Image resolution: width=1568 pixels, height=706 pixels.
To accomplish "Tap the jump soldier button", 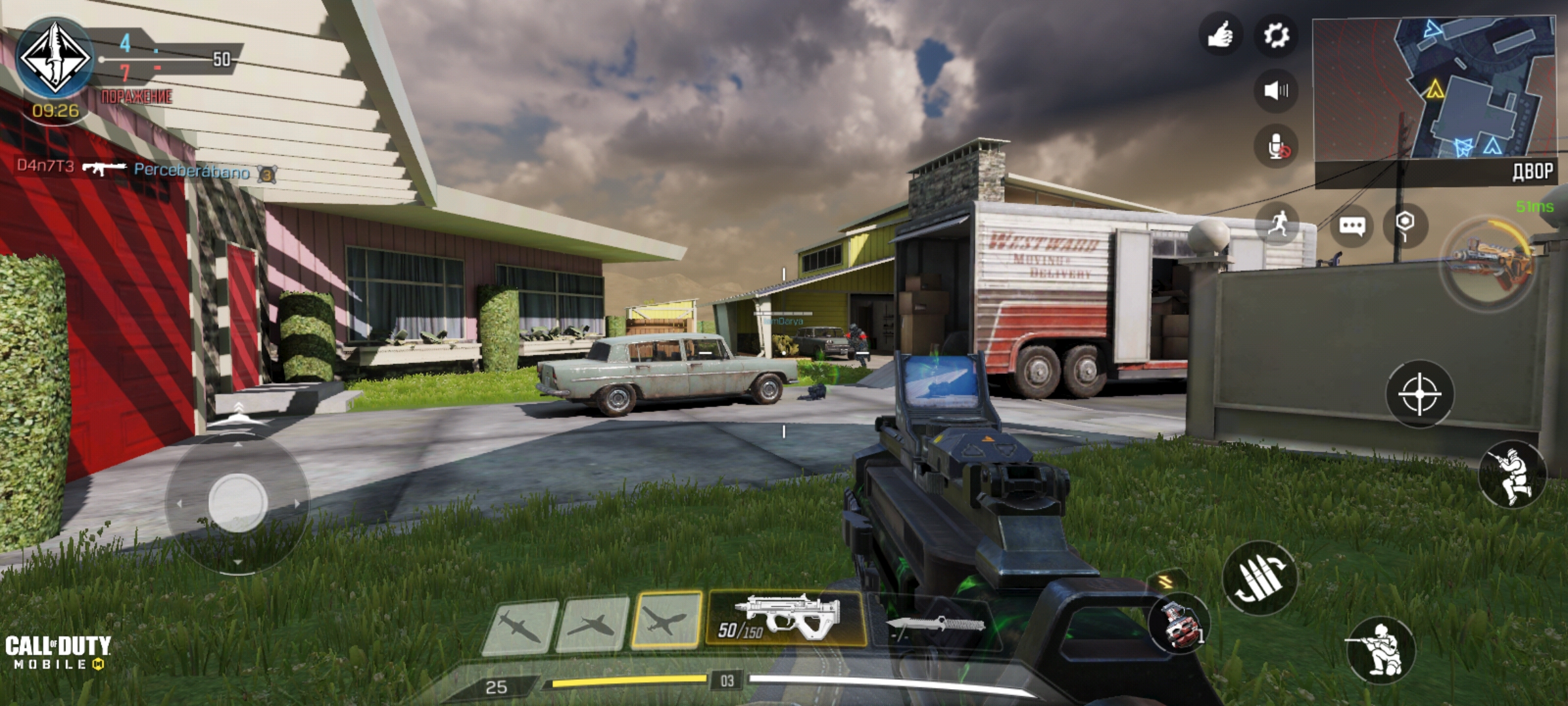I will point(1512,475).
